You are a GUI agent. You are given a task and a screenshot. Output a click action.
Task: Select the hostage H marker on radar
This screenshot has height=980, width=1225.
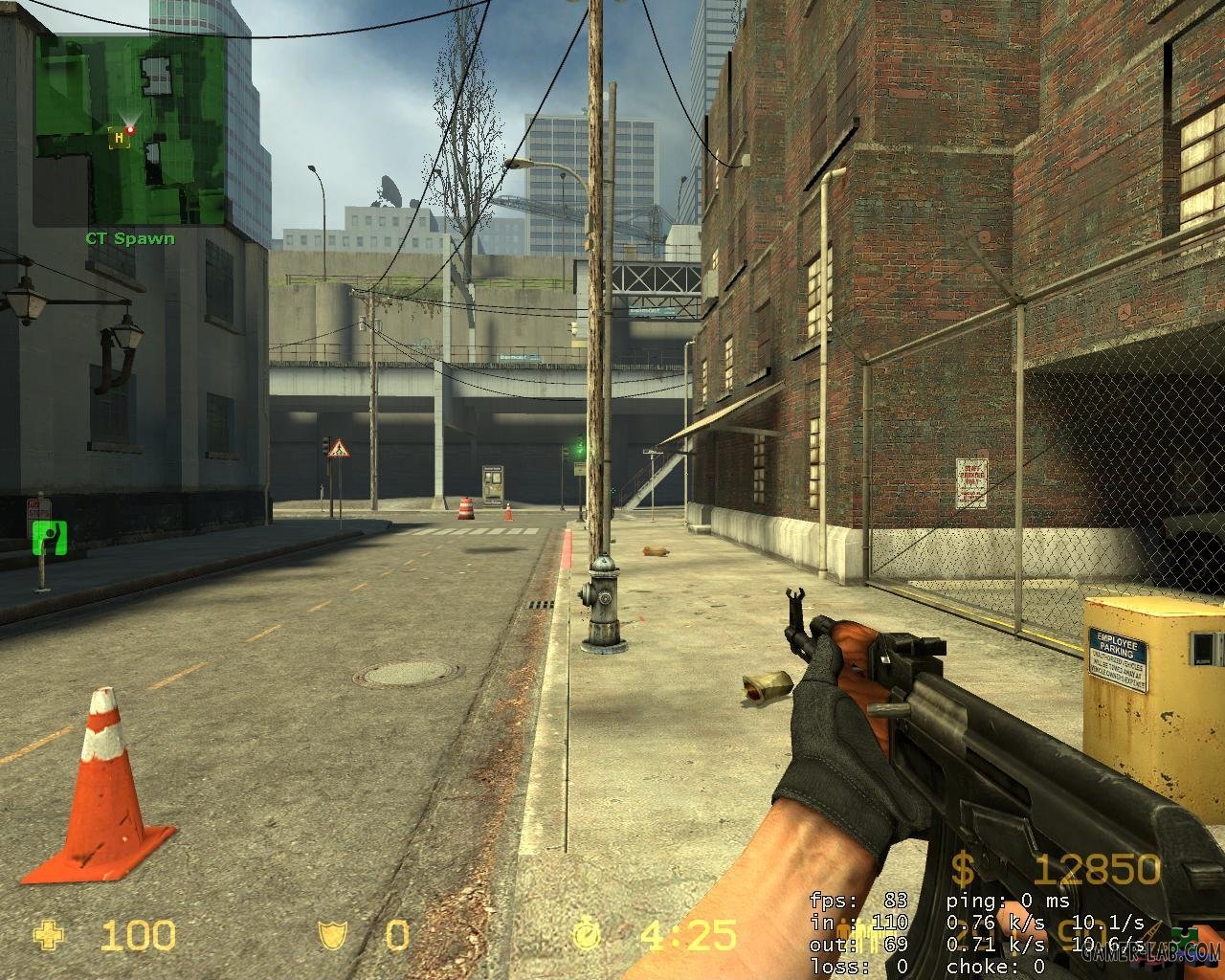point(119,138)
